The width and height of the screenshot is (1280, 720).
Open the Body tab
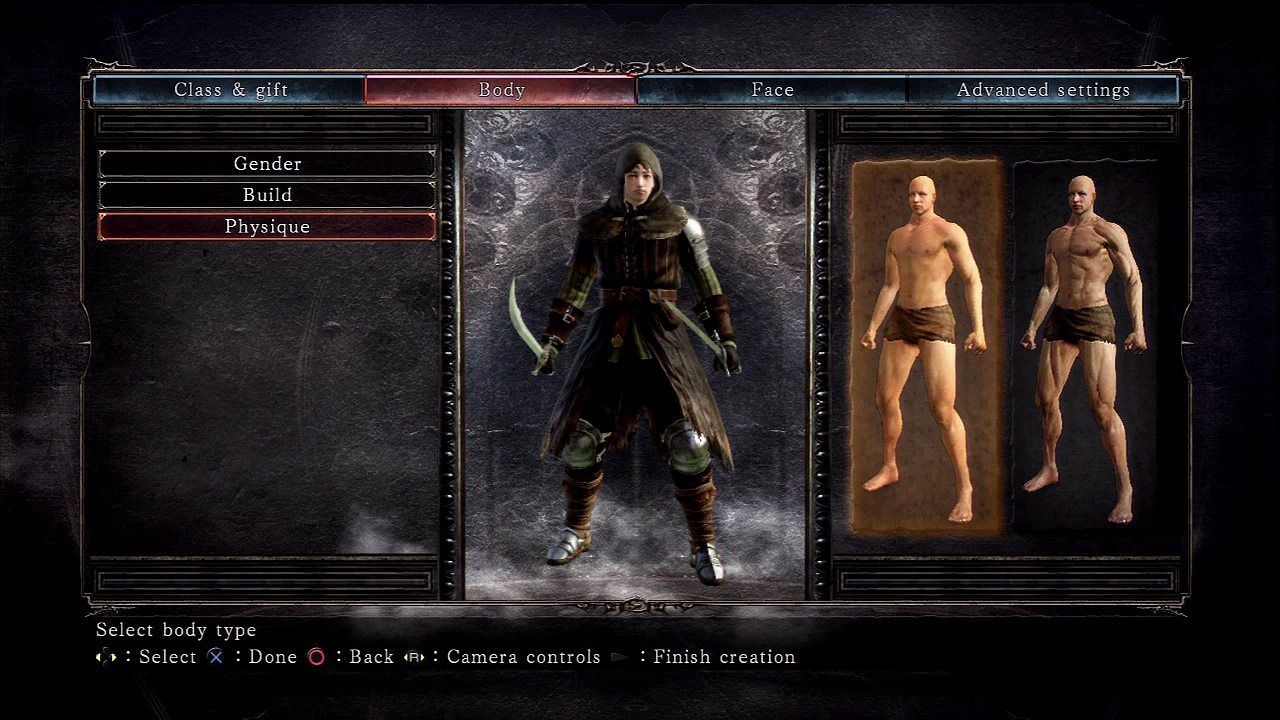pos(501,90)
